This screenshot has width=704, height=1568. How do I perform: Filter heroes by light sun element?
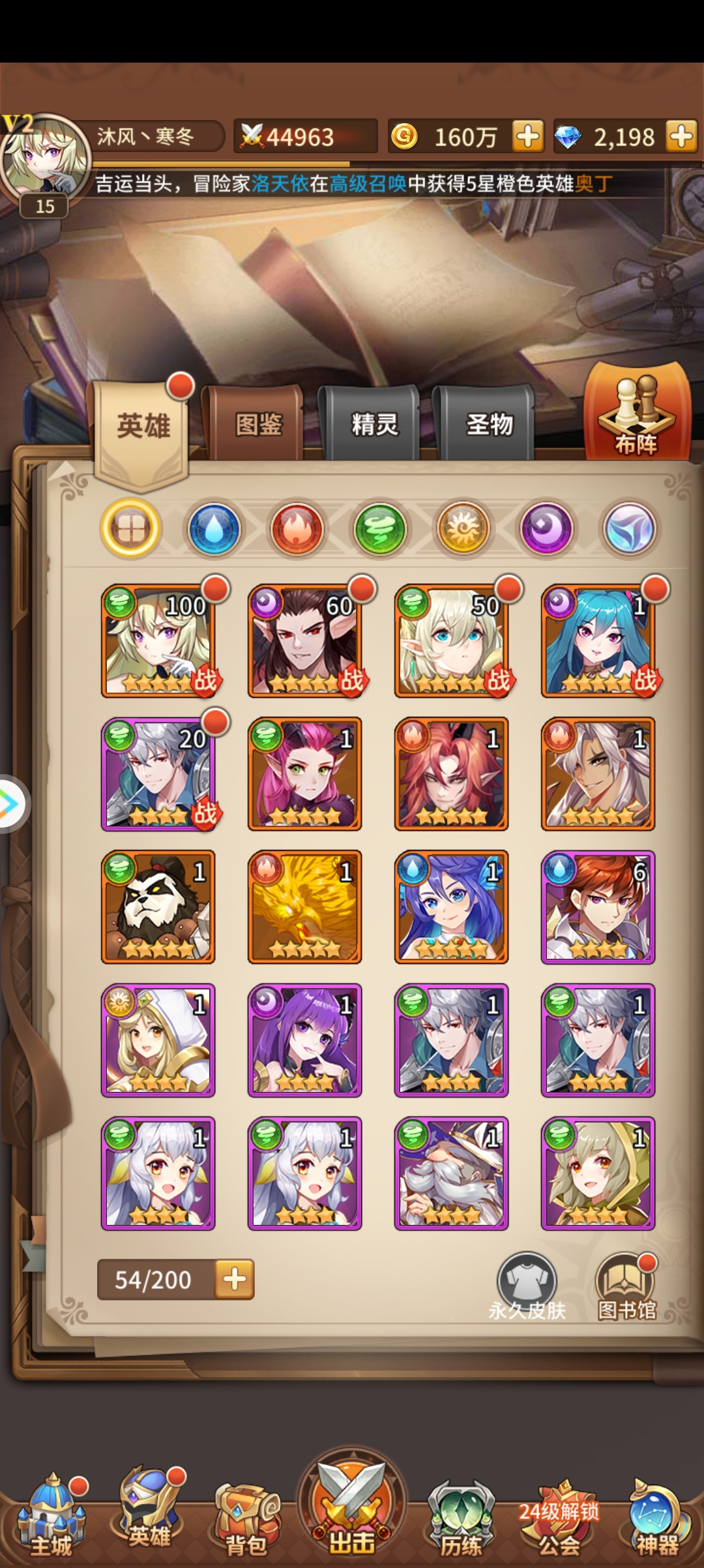coord(463,528)
